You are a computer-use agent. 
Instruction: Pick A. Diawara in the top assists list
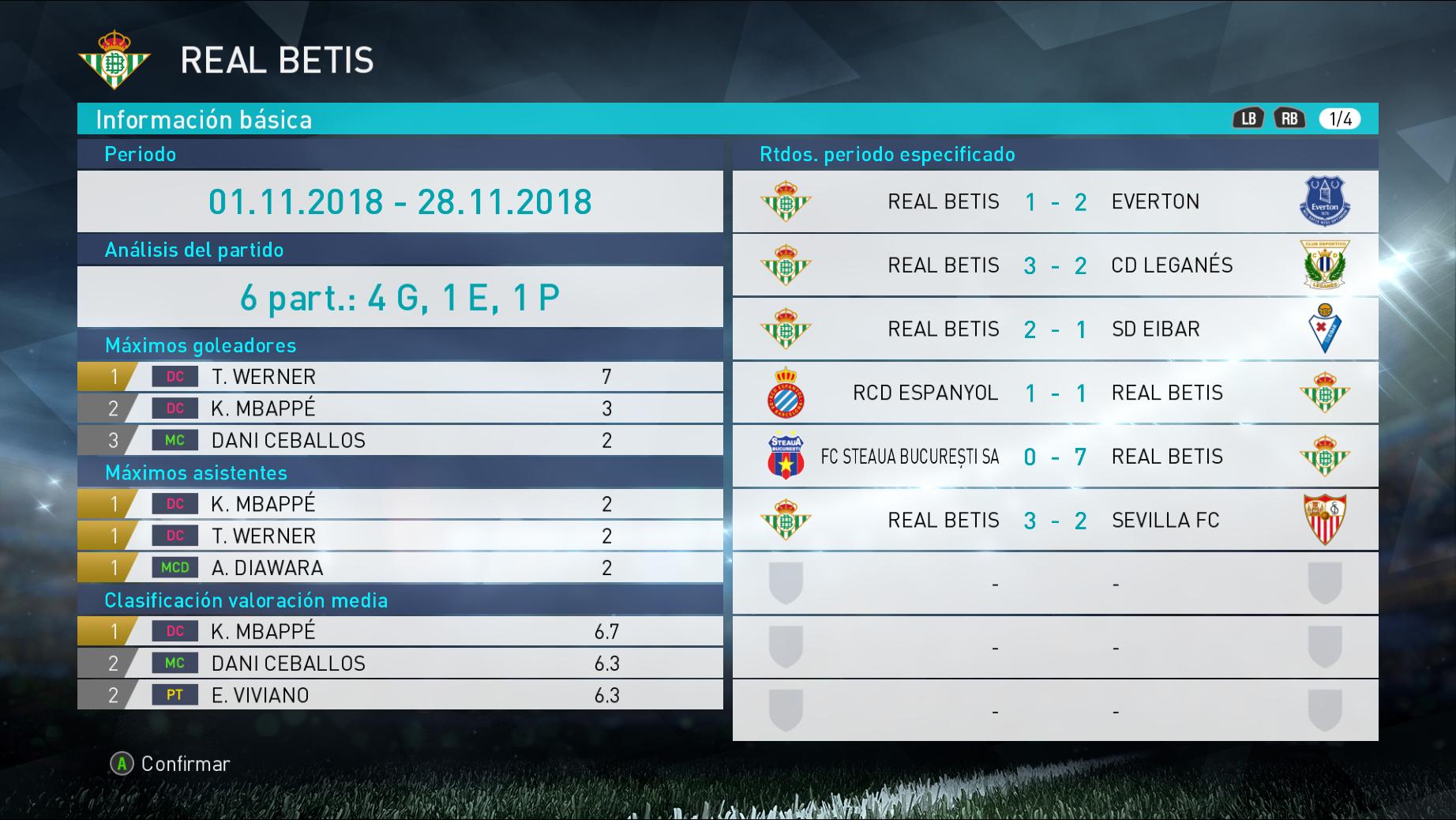tap(400, 568)
